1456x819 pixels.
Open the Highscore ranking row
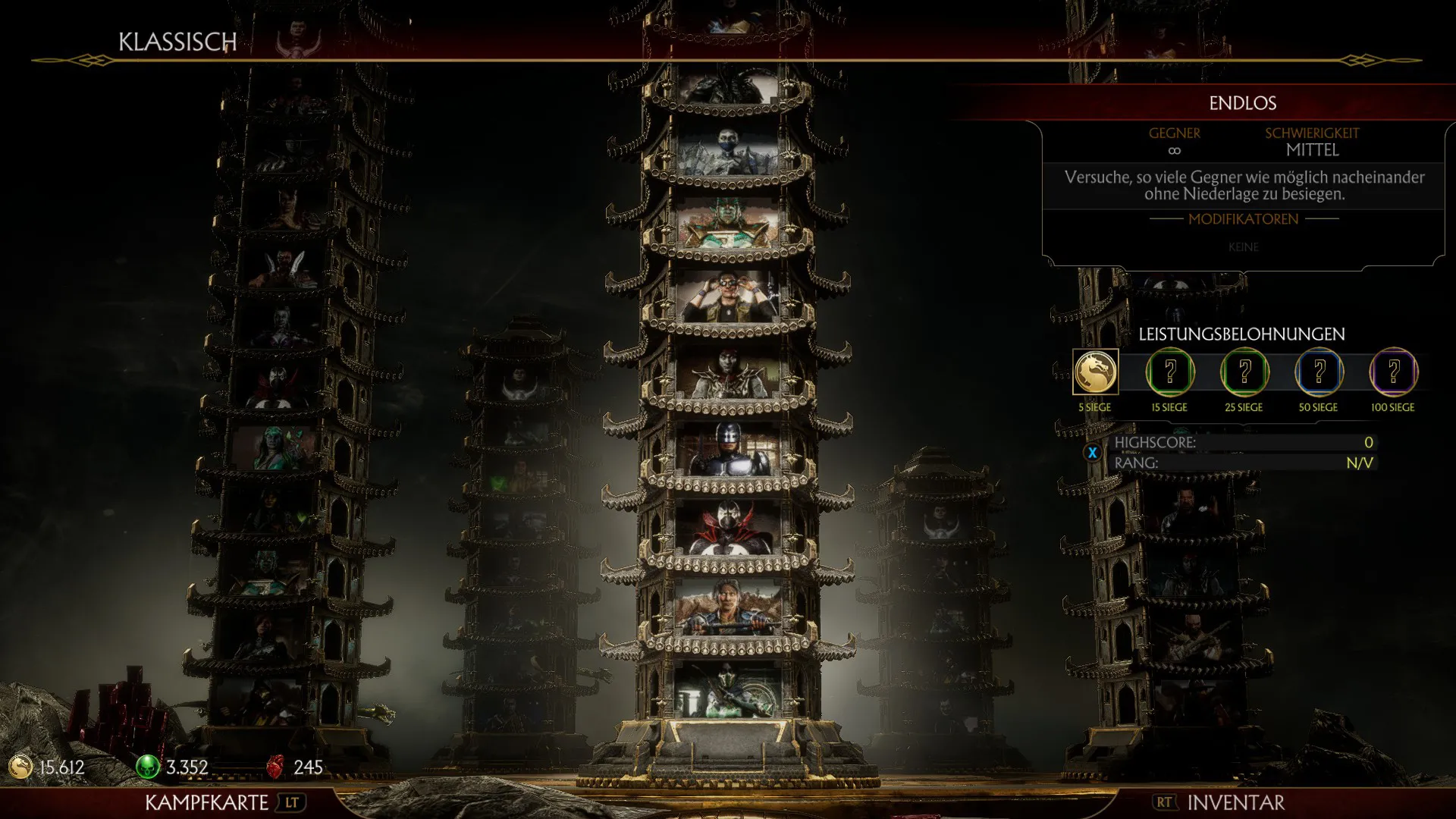pos(1241,443)
